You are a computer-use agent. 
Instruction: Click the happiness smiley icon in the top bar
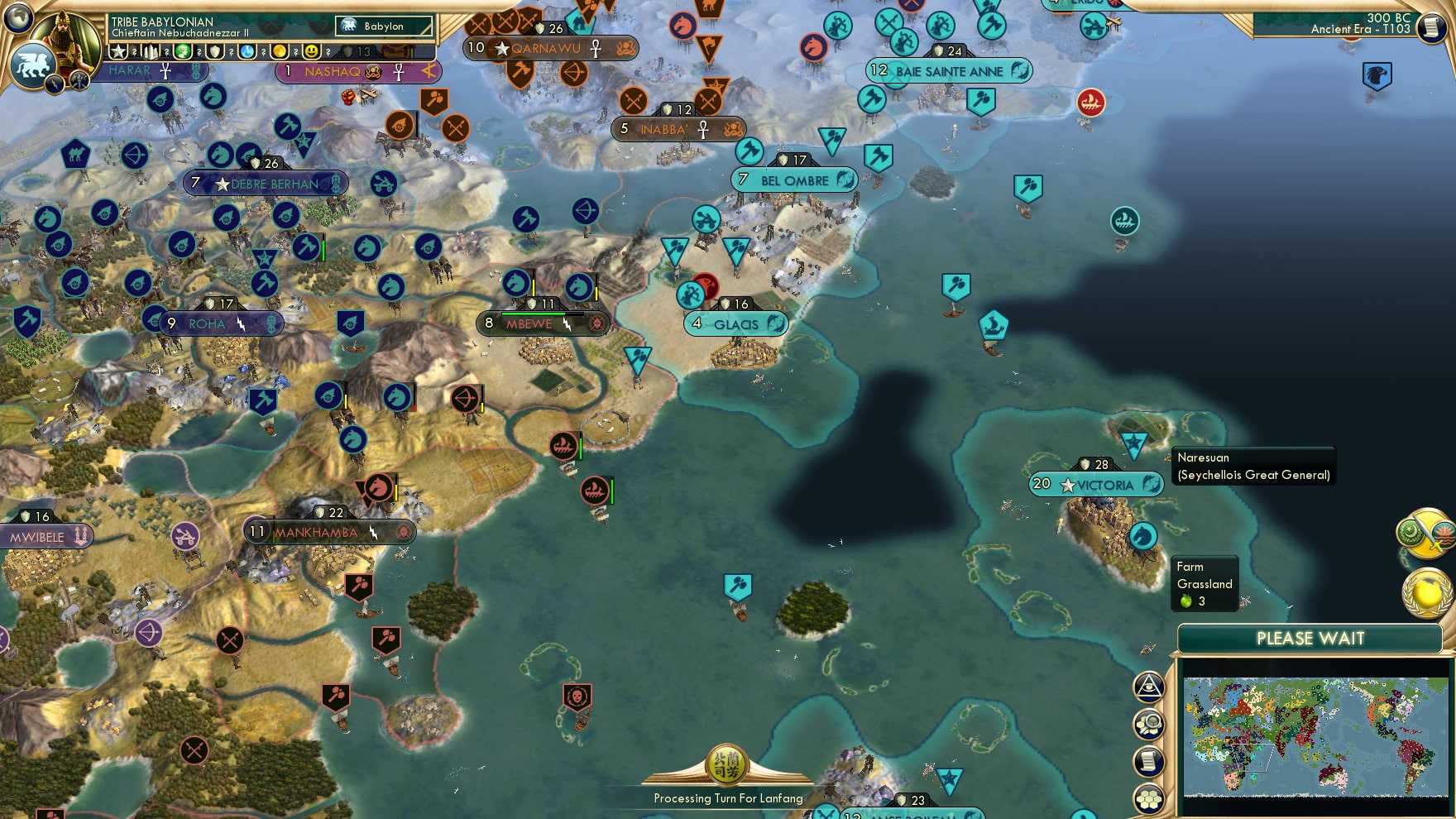(313, 52)
